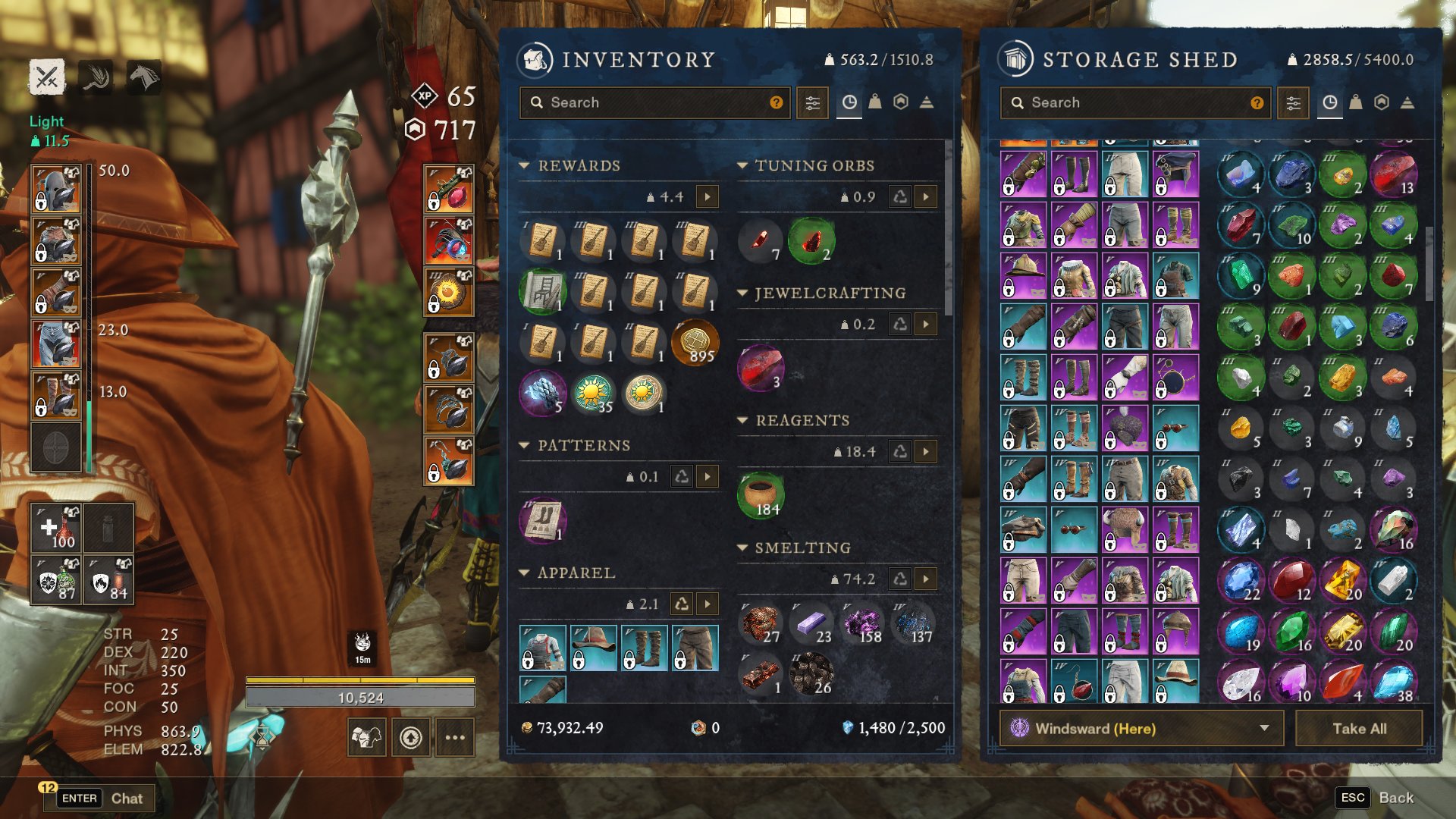Click the three-dots more options button
Image resolution: width=1456 pixels, height=819 pixels.
click(455, 737)
